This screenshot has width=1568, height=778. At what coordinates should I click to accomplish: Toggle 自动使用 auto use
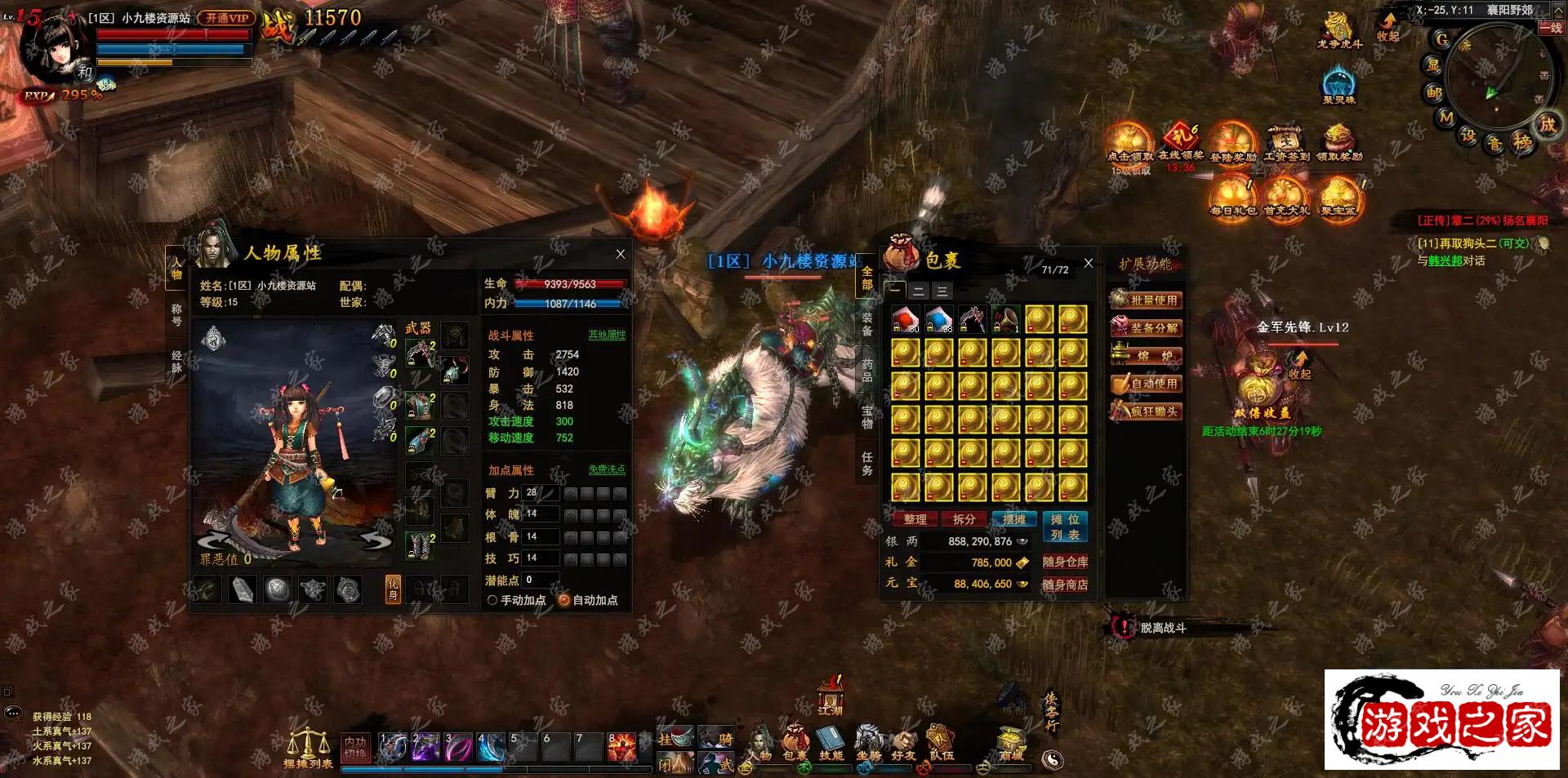pos(1146,384)
